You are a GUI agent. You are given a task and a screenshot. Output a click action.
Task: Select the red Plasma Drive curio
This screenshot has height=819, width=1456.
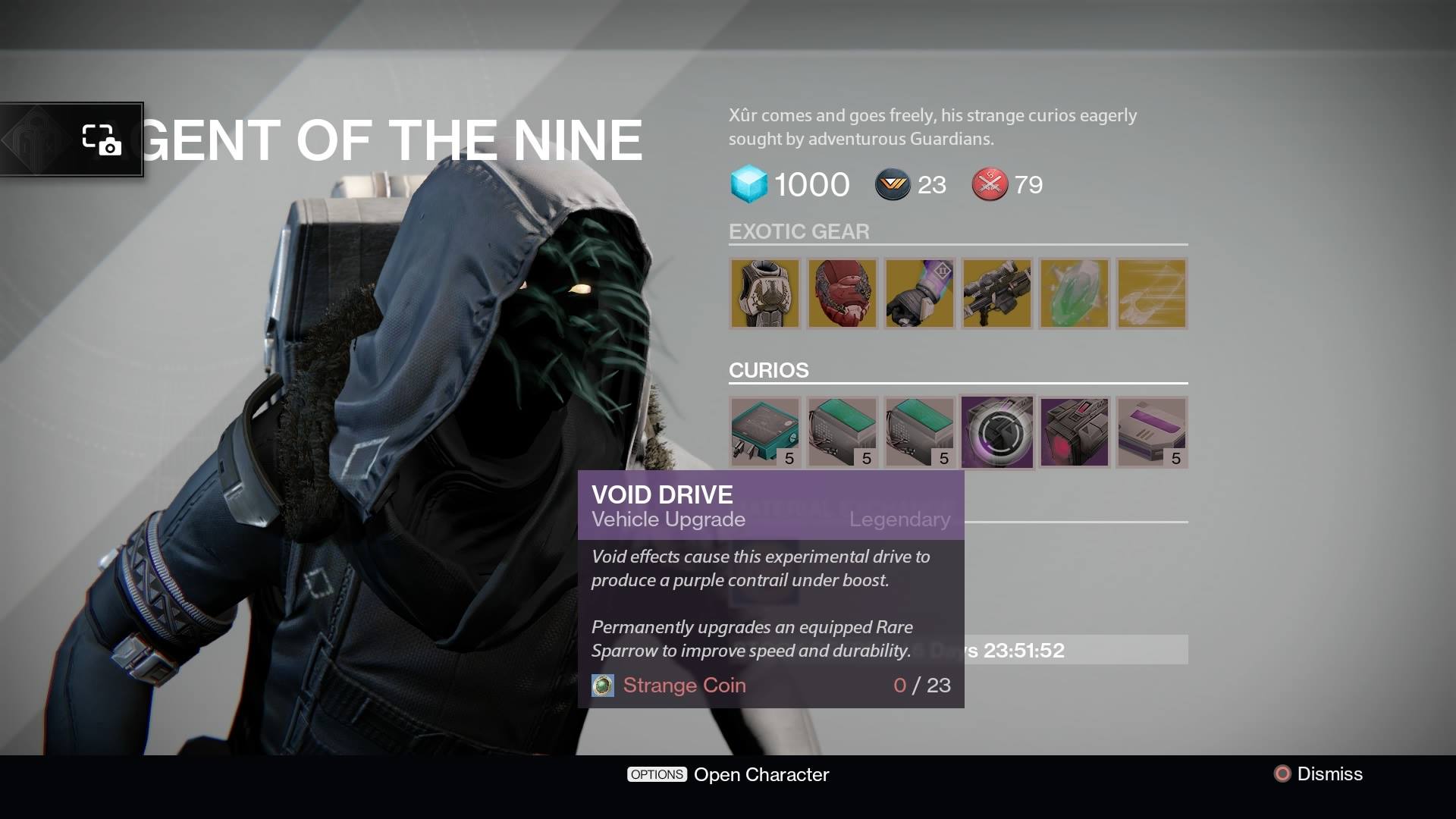tap(1074, 431)
